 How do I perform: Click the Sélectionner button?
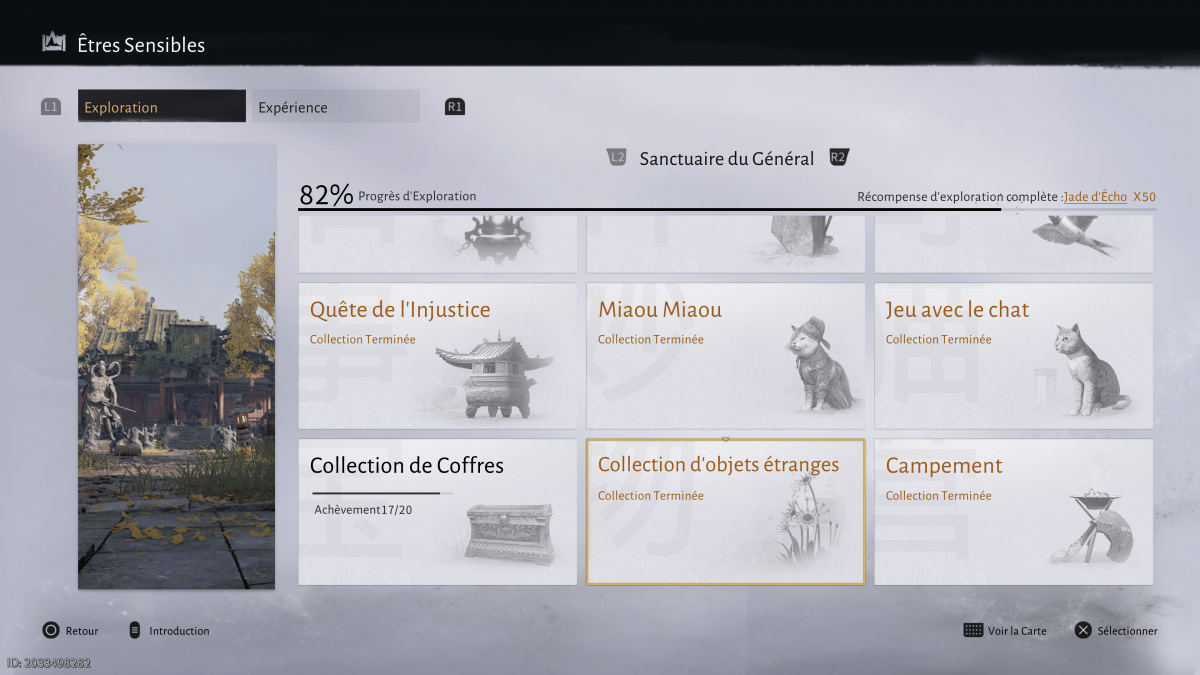point(1116,631)
